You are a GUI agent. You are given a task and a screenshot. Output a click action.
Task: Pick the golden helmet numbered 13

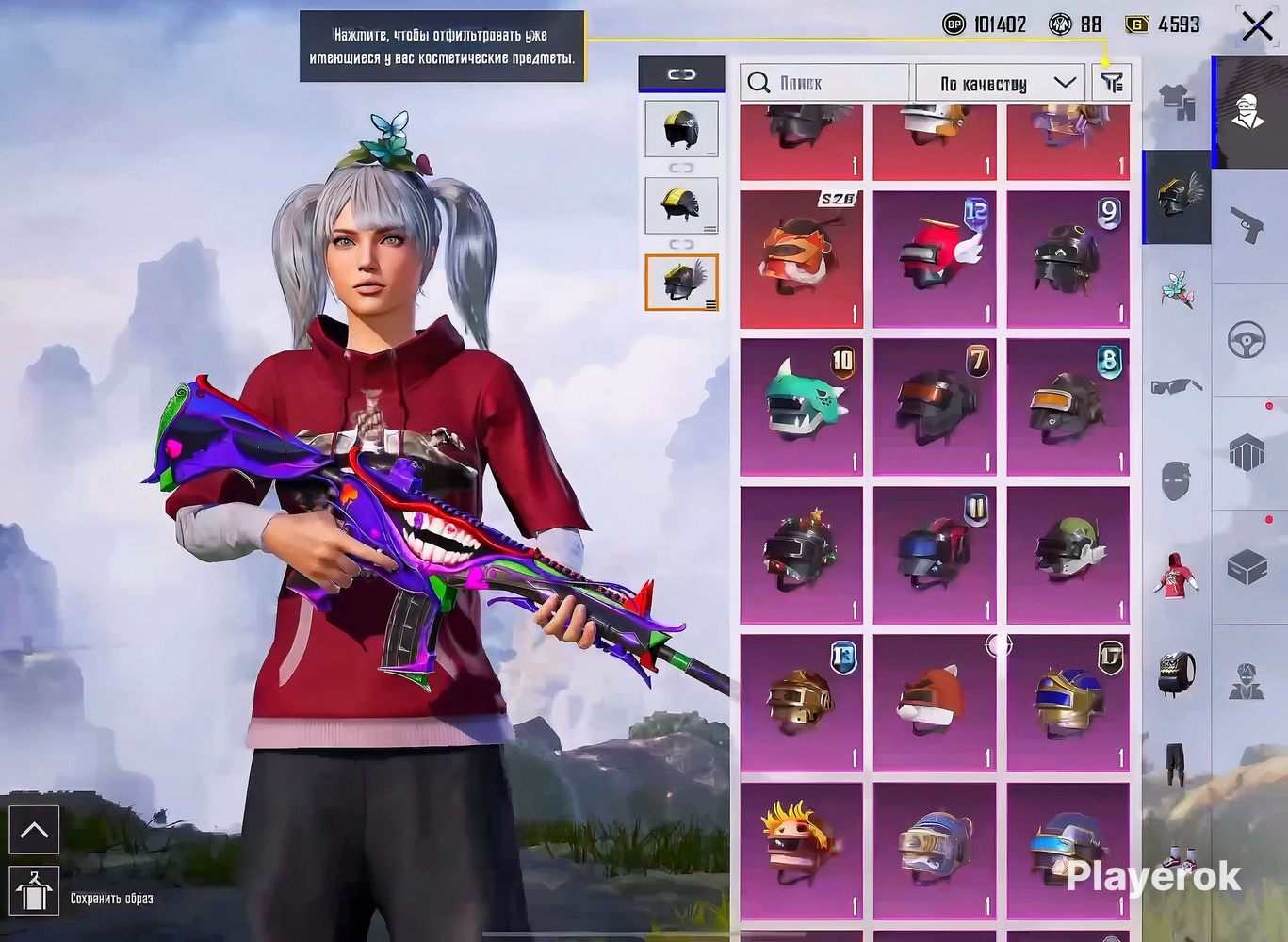801,703
